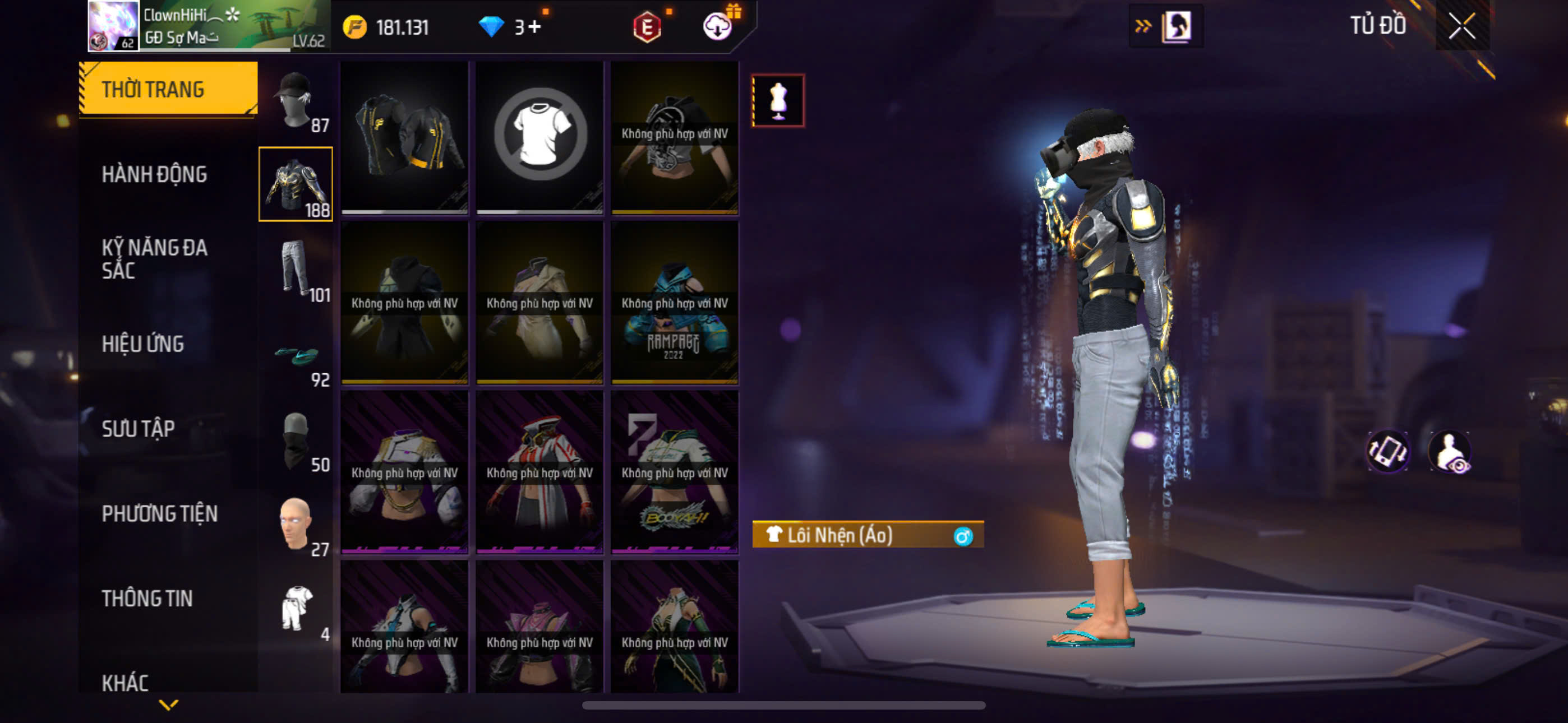Open the mannequin outfit preset button

click(x=778, y=100)
